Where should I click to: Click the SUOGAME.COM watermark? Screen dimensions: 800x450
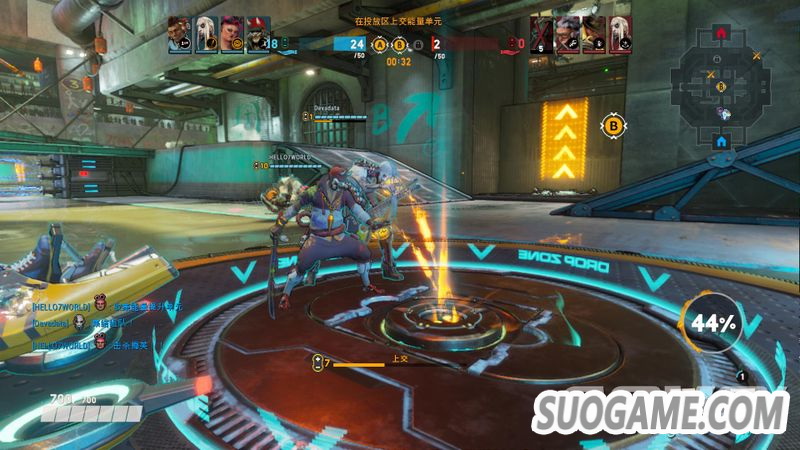660,411
